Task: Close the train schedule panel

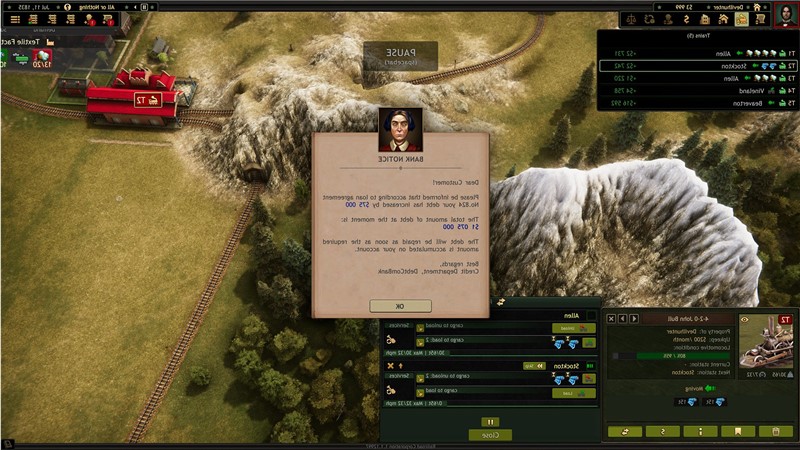Action: pyautogui.click(x=490, y=435)
